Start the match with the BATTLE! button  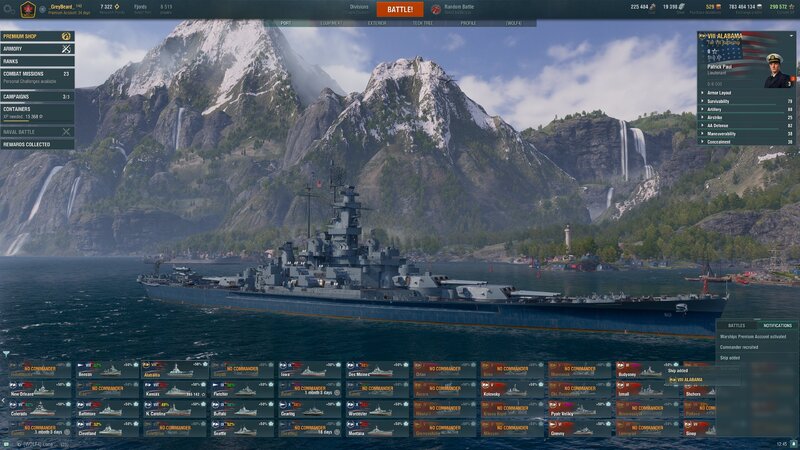click(x=399, y=9)
